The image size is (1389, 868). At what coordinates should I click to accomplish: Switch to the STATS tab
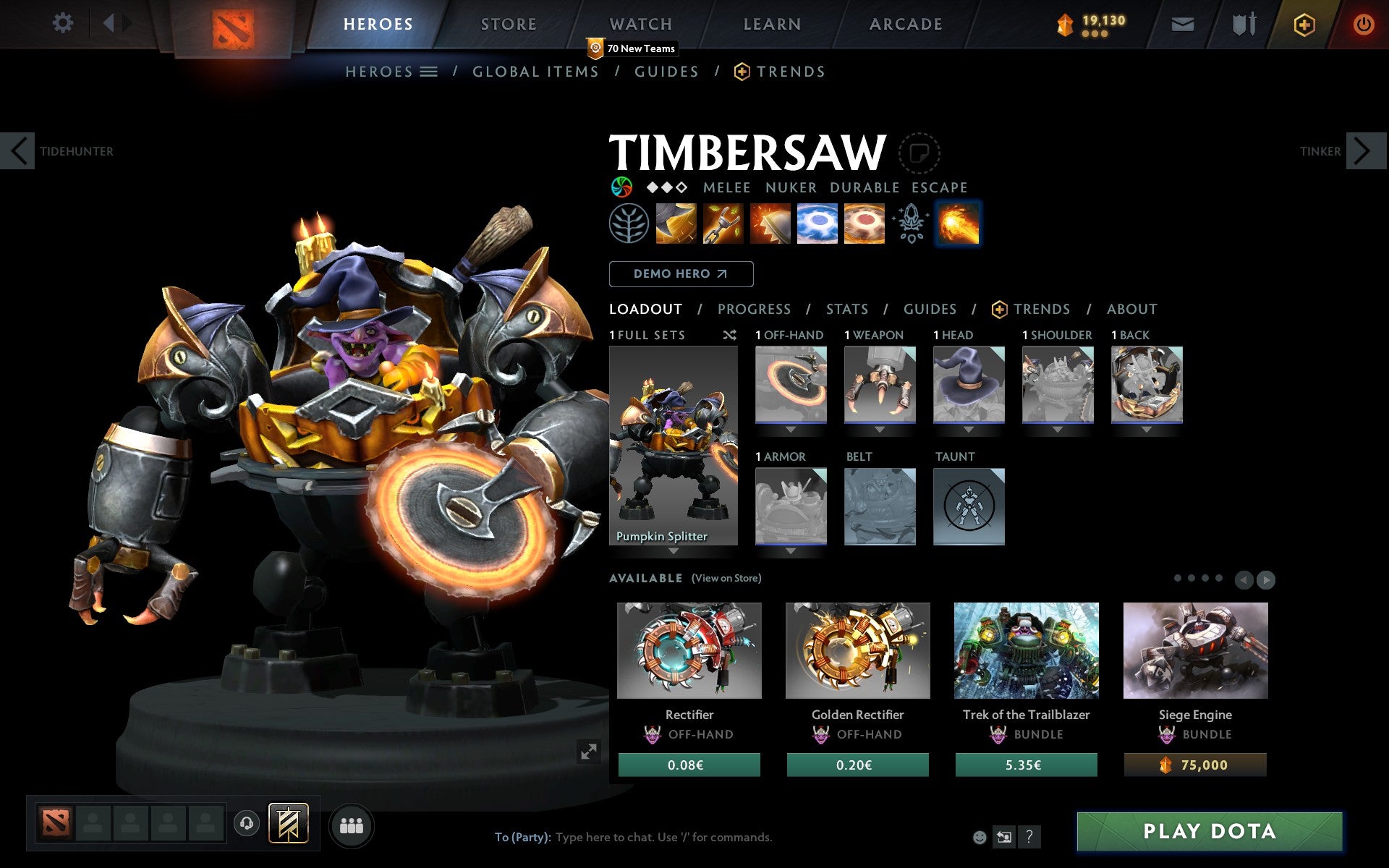pos(846,309)
